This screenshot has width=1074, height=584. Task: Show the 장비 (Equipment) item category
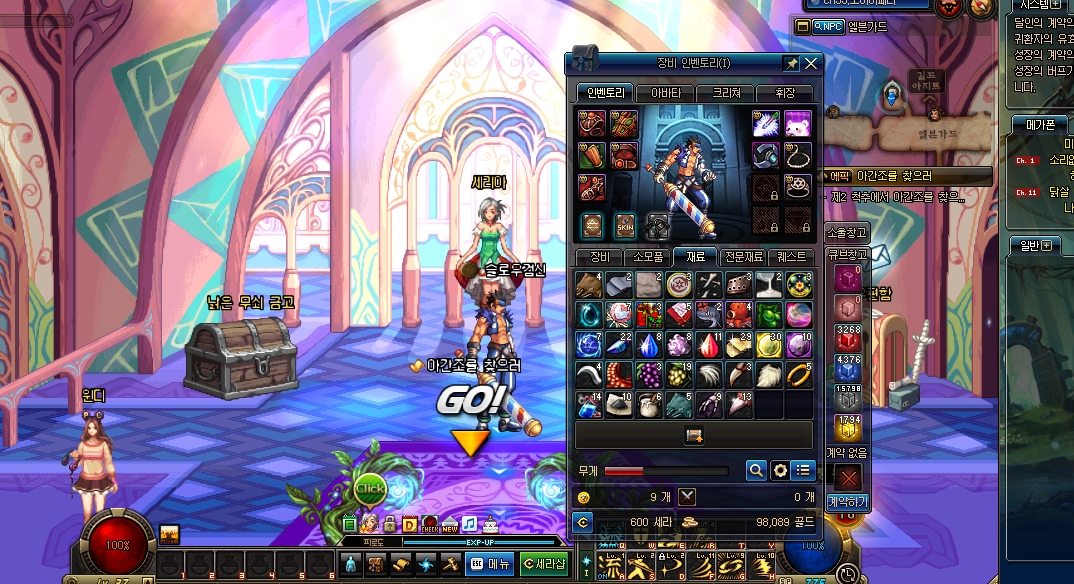[x=599, y=256]
